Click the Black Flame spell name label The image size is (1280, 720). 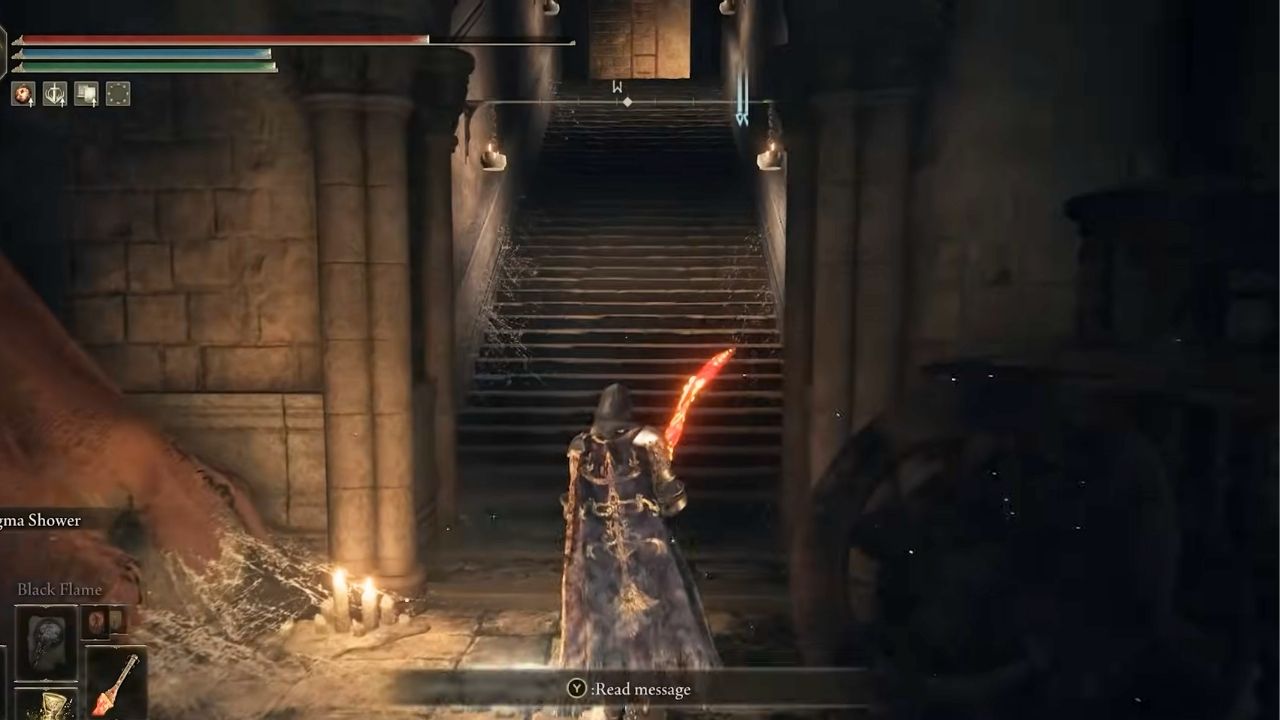[x=58, y=589]
